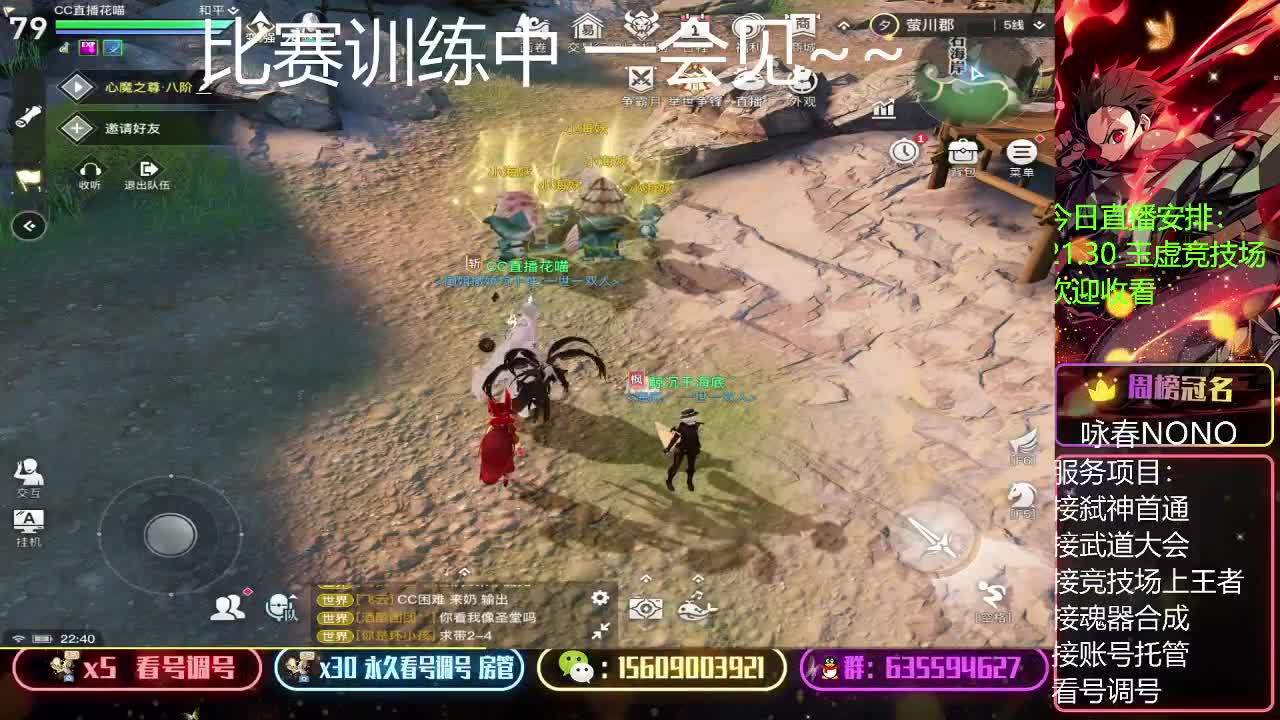The image size is (1280, 720).
Task: Click the alarm clock icon with red badge
Action: click(904, 150)
